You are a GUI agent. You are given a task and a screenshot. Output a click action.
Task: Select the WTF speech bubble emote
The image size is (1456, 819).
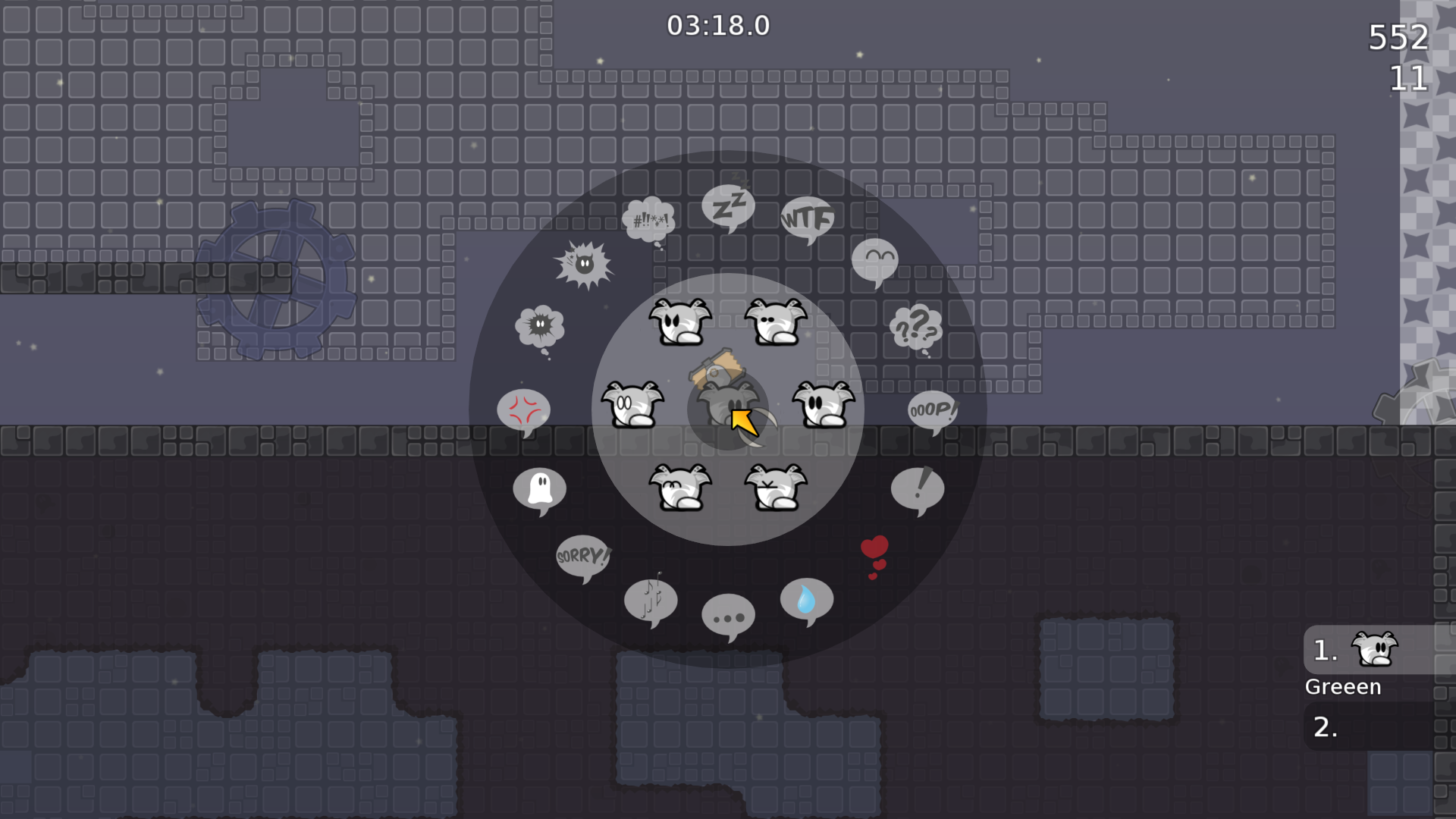point(807,218)
